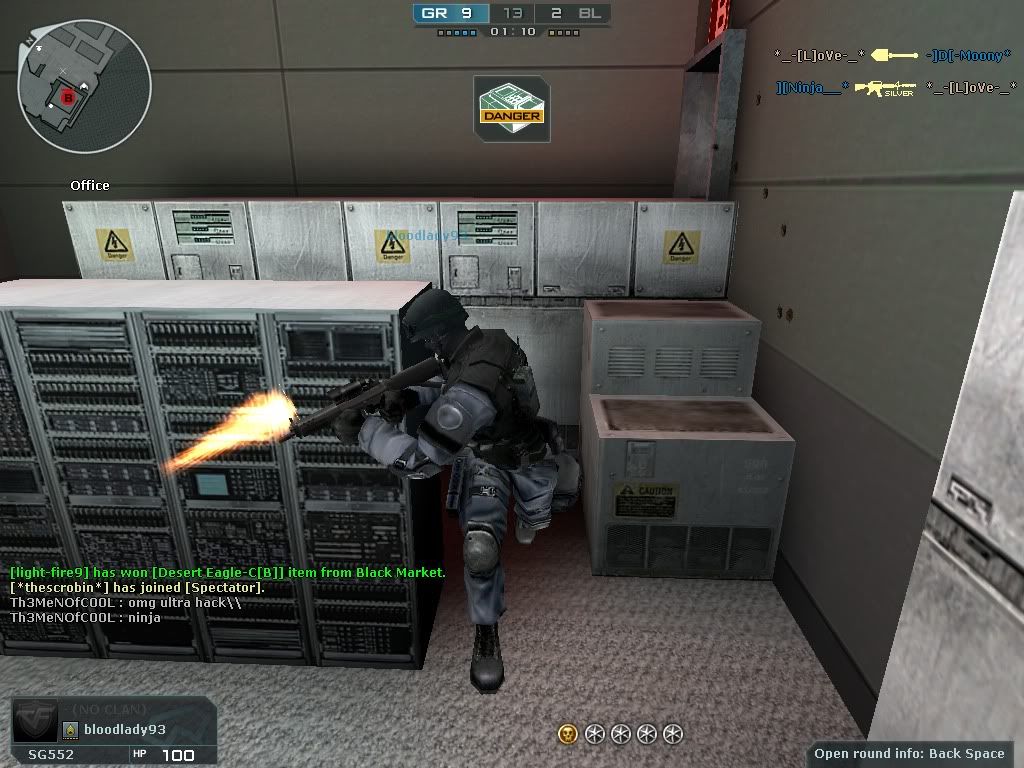
Task: Click the silver rifle icon in kill feed
Action: (x=890, y=89)
